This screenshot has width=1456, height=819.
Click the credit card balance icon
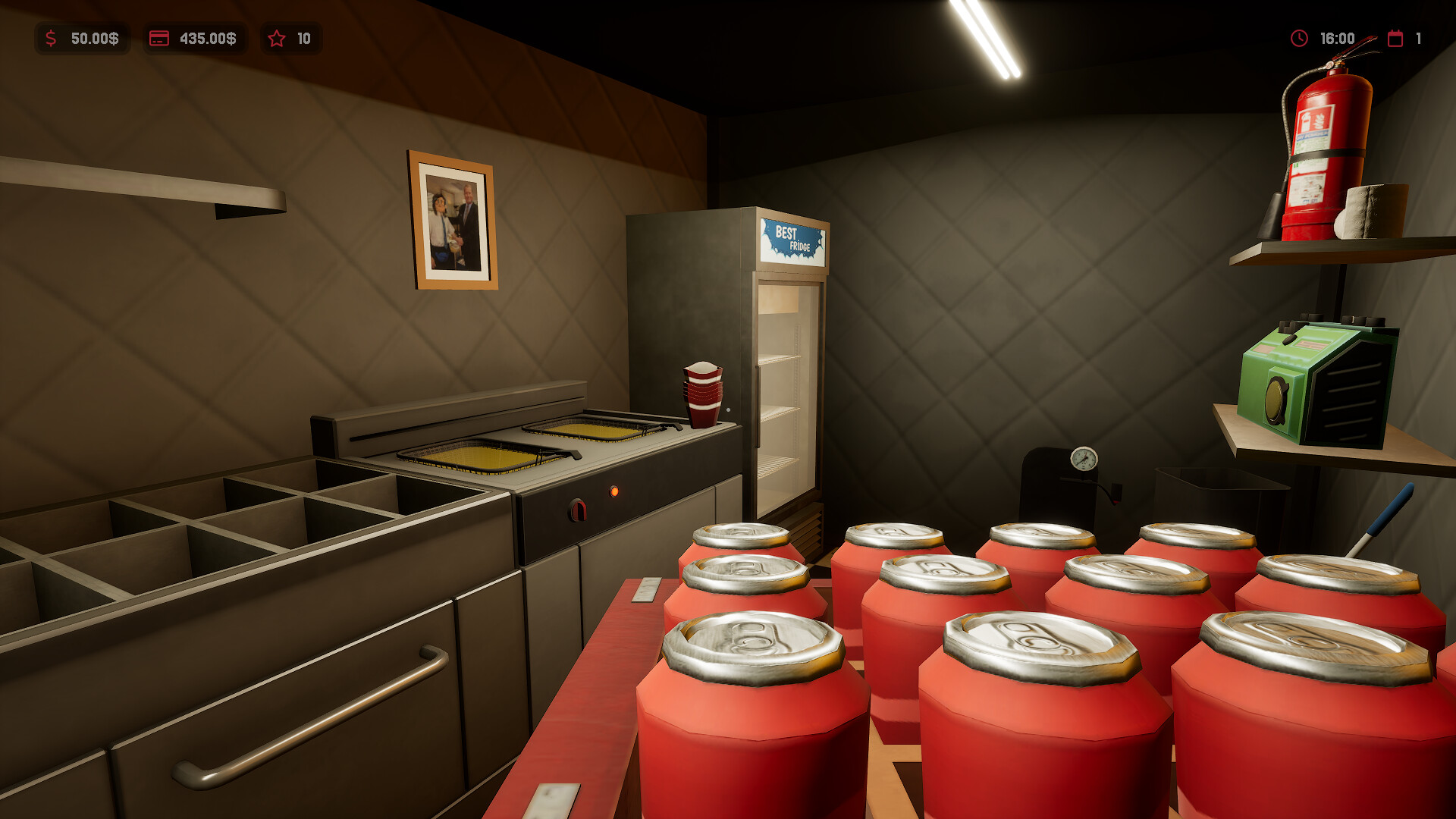pos(159,39)
